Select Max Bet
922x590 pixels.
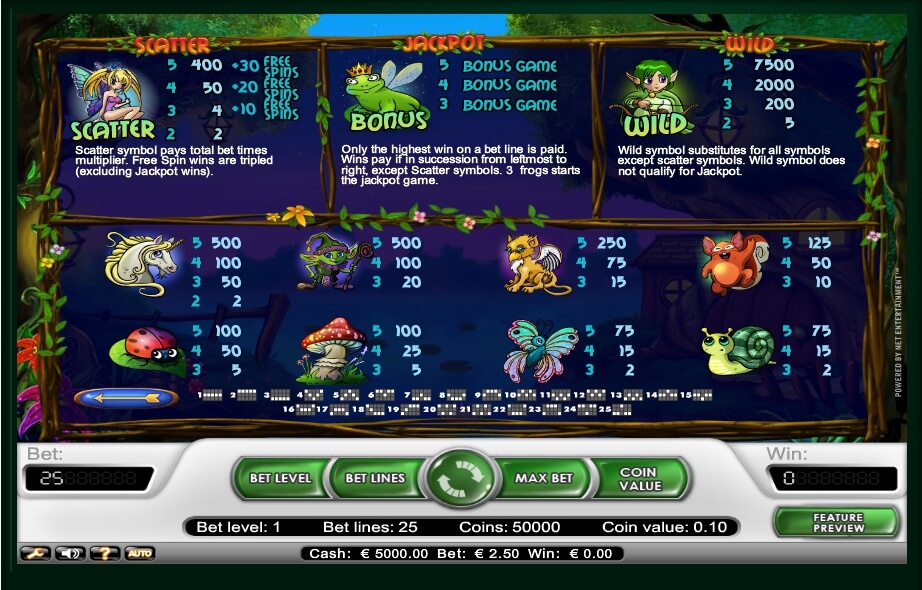pos(543,478)
